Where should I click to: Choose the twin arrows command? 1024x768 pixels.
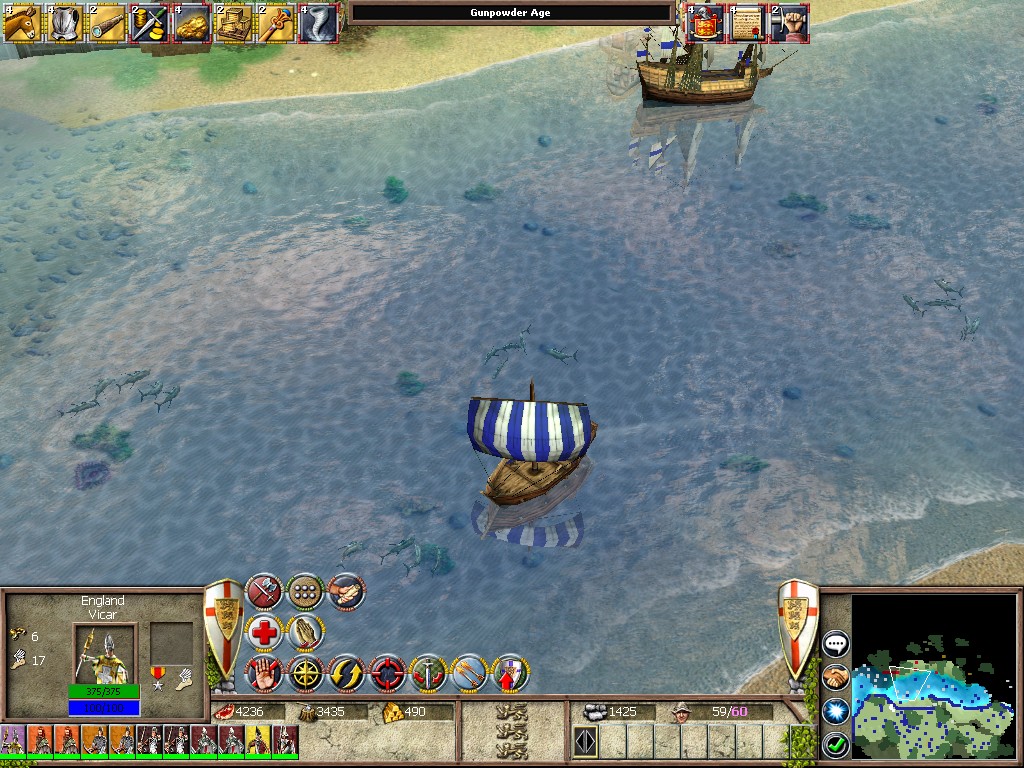pos(469,674)
